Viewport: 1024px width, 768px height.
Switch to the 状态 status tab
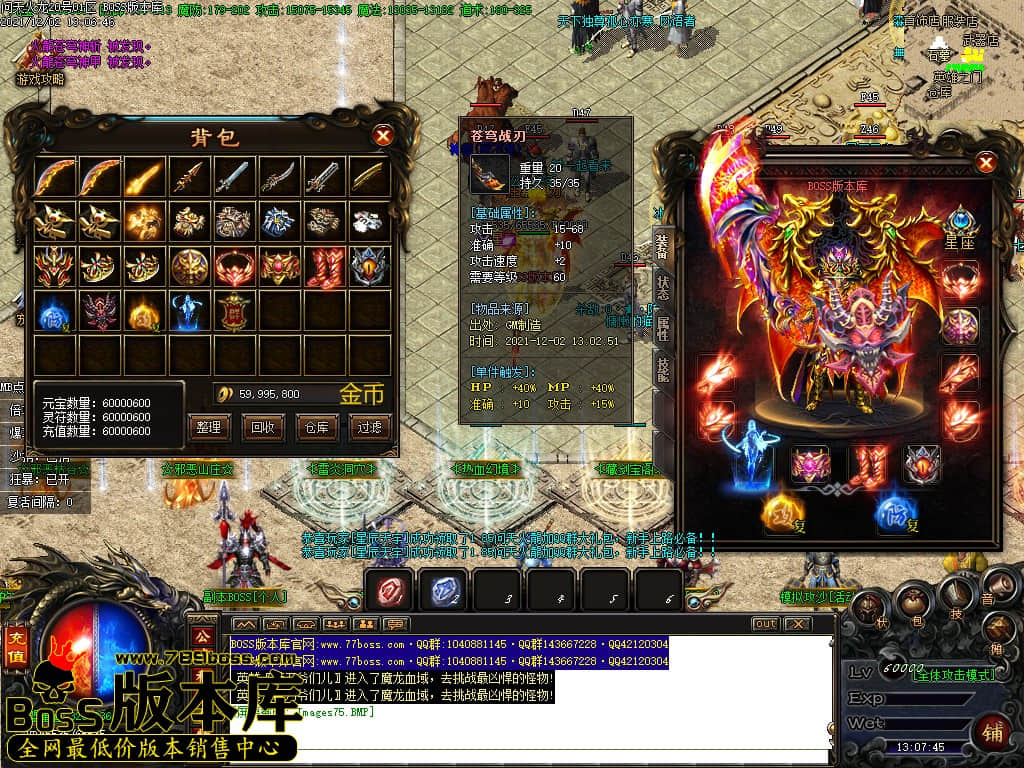click(662, 281)
